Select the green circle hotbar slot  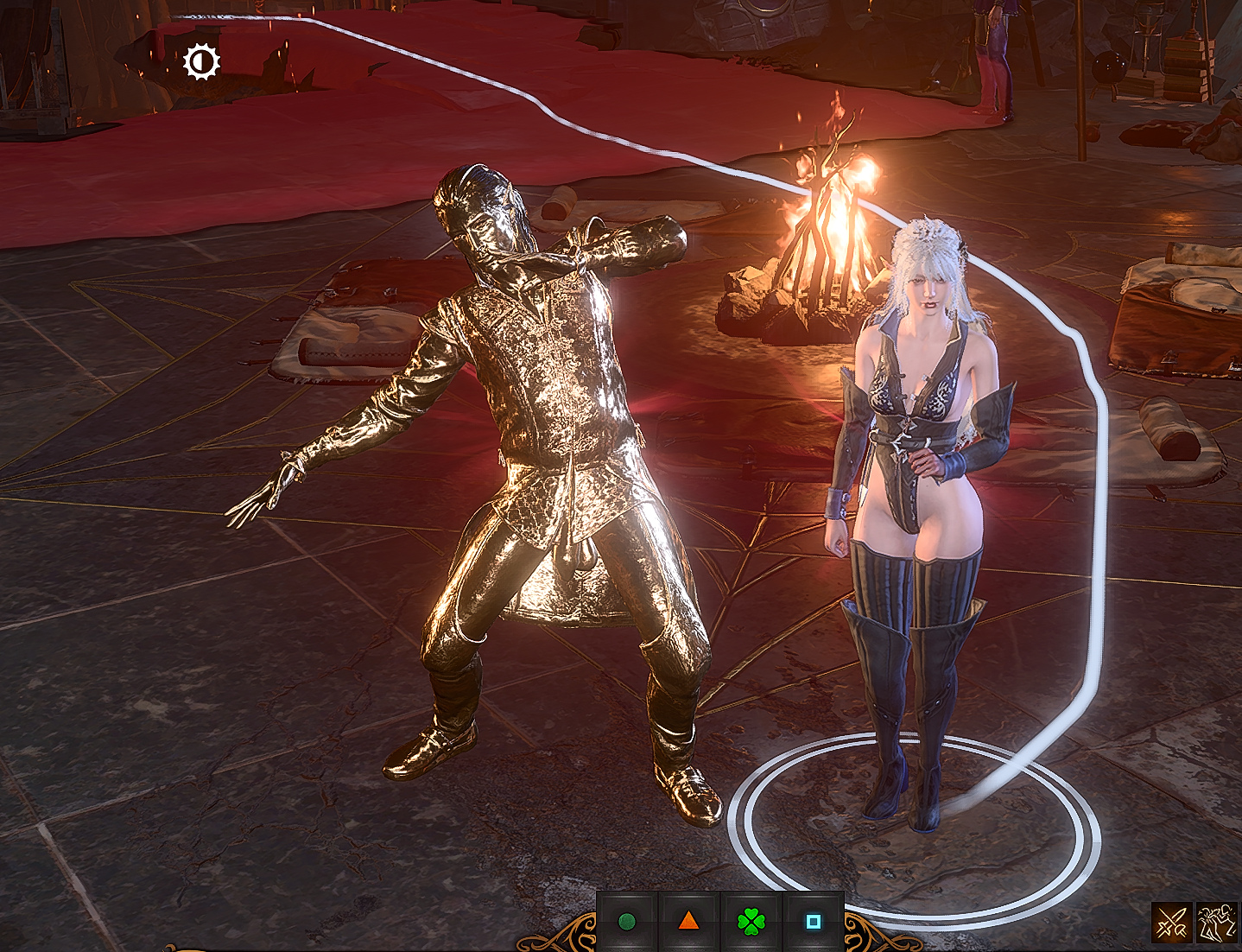[627, 922]
